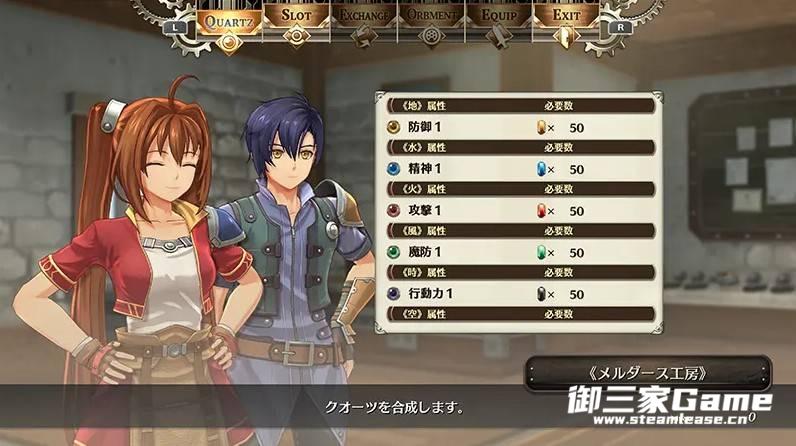Screen dimensions: 796x446
Task: Open the Slot tab
Action: 297,18
